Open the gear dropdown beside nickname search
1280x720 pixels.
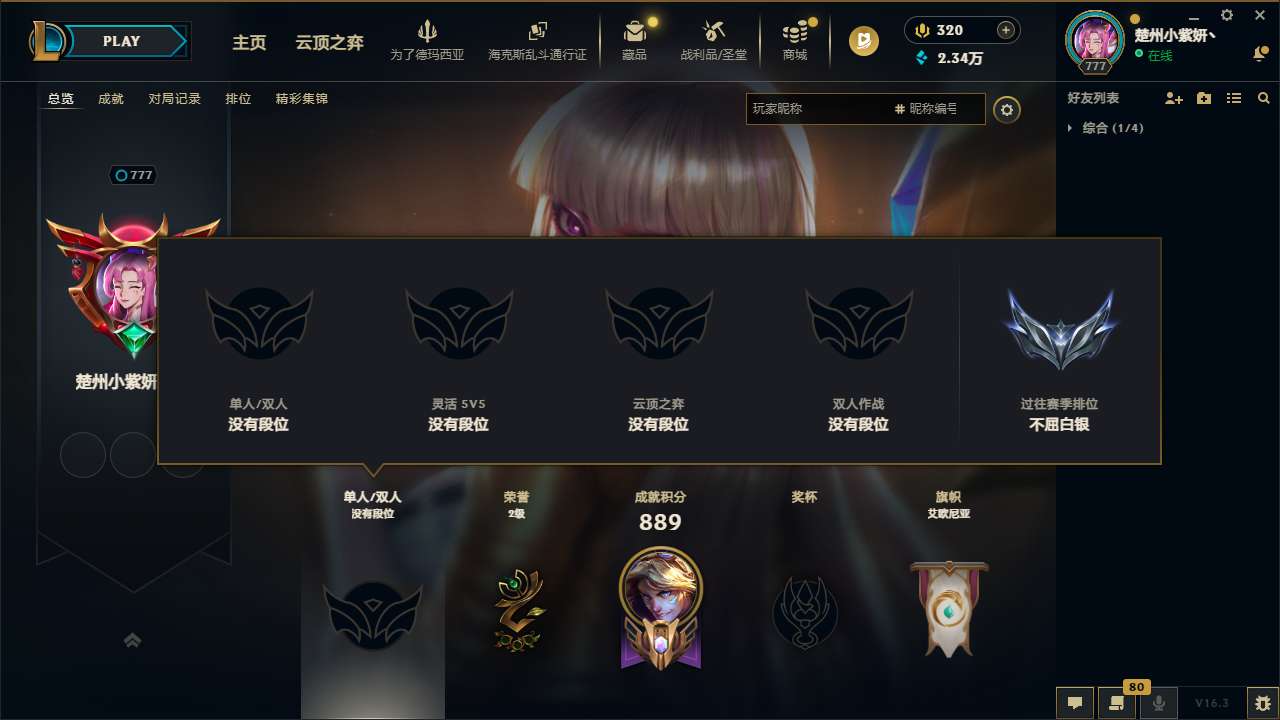(1007, 110)
